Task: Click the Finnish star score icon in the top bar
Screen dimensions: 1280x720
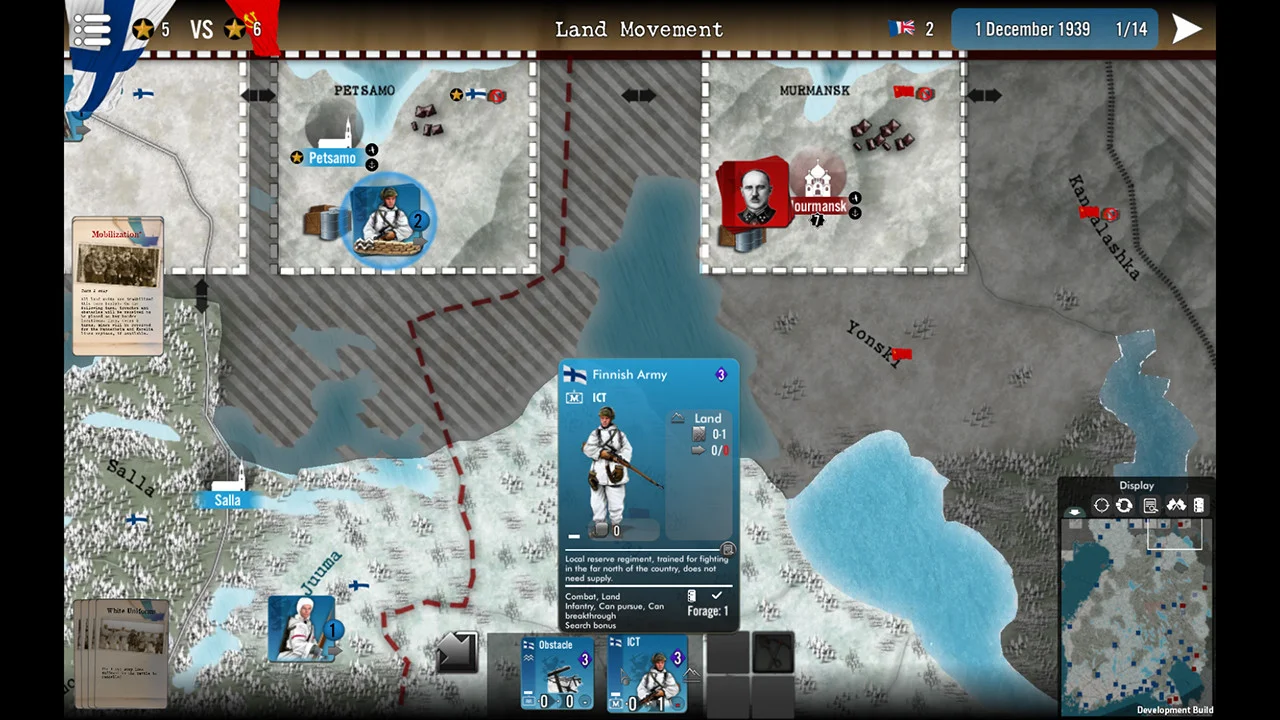Action: pyautogui.click(x=144, y=29)
